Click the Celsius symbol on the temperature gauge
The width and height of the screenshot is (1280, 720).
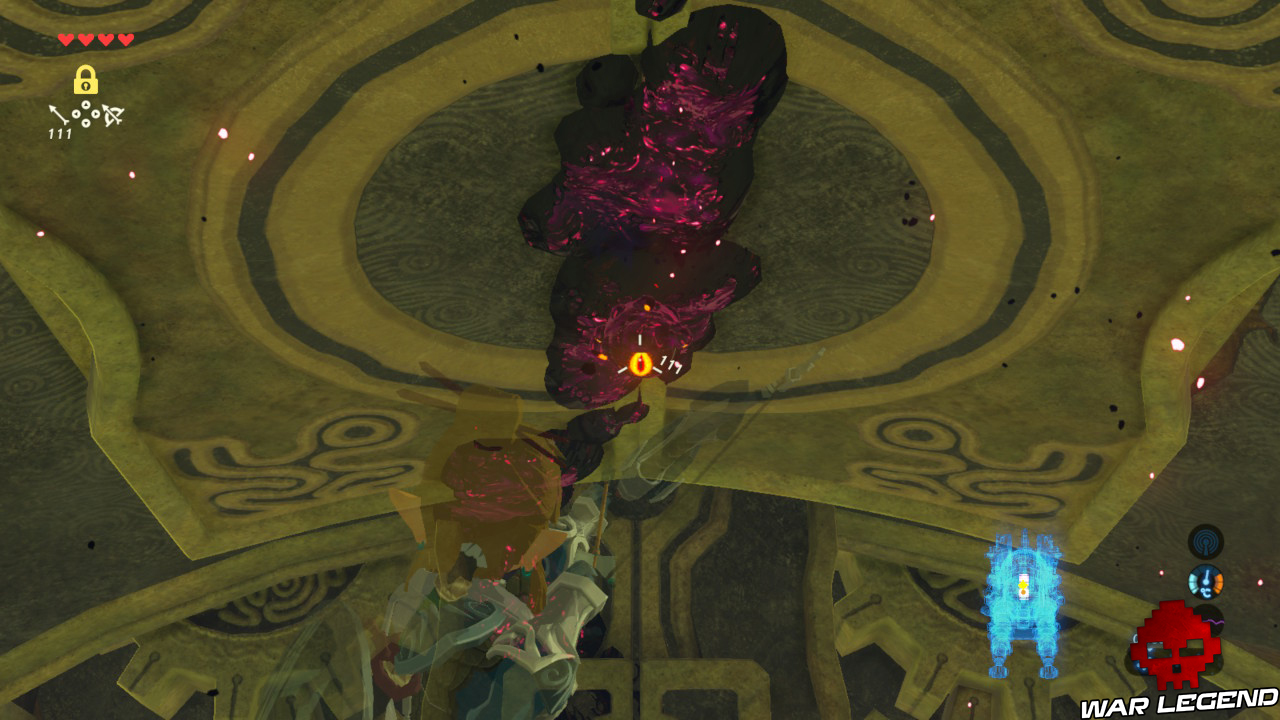[x=1206, y=592]
